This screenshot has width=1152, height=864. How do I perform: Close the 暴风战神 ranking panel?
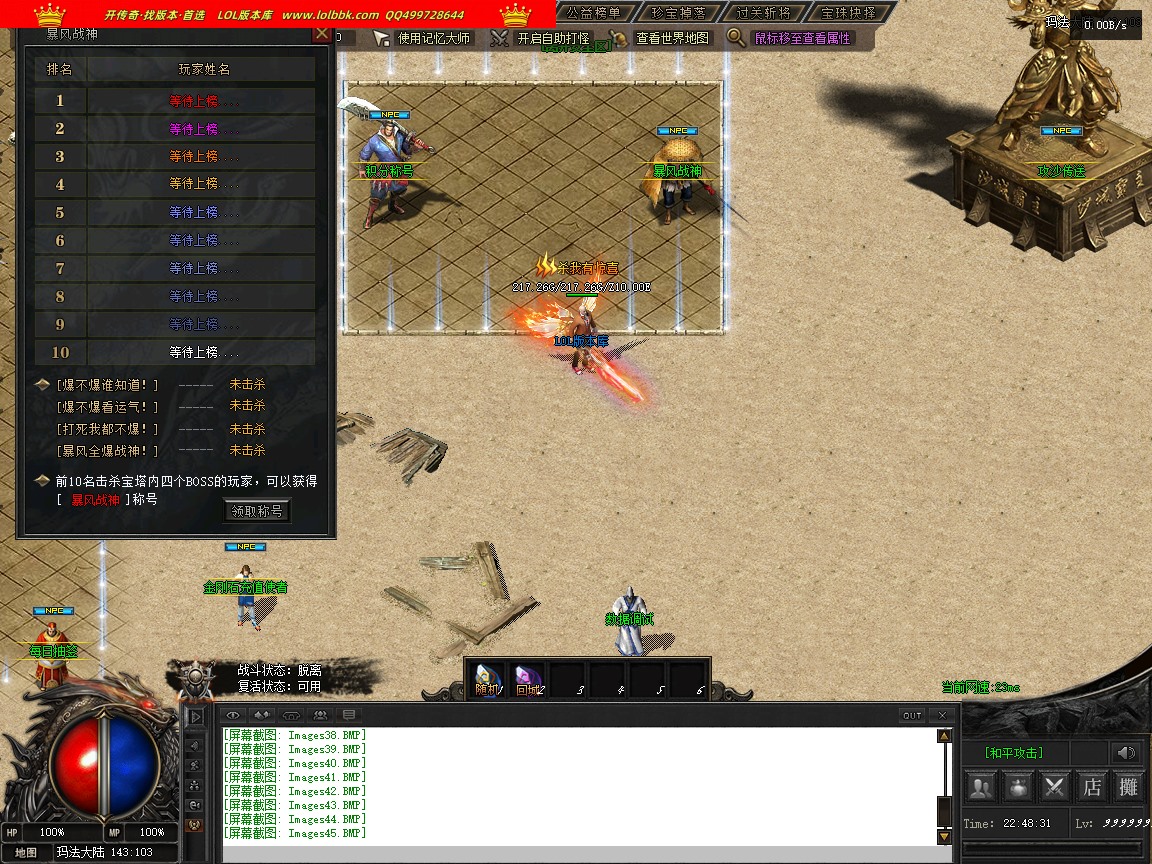pyautogui.click(x=321, y=33)
